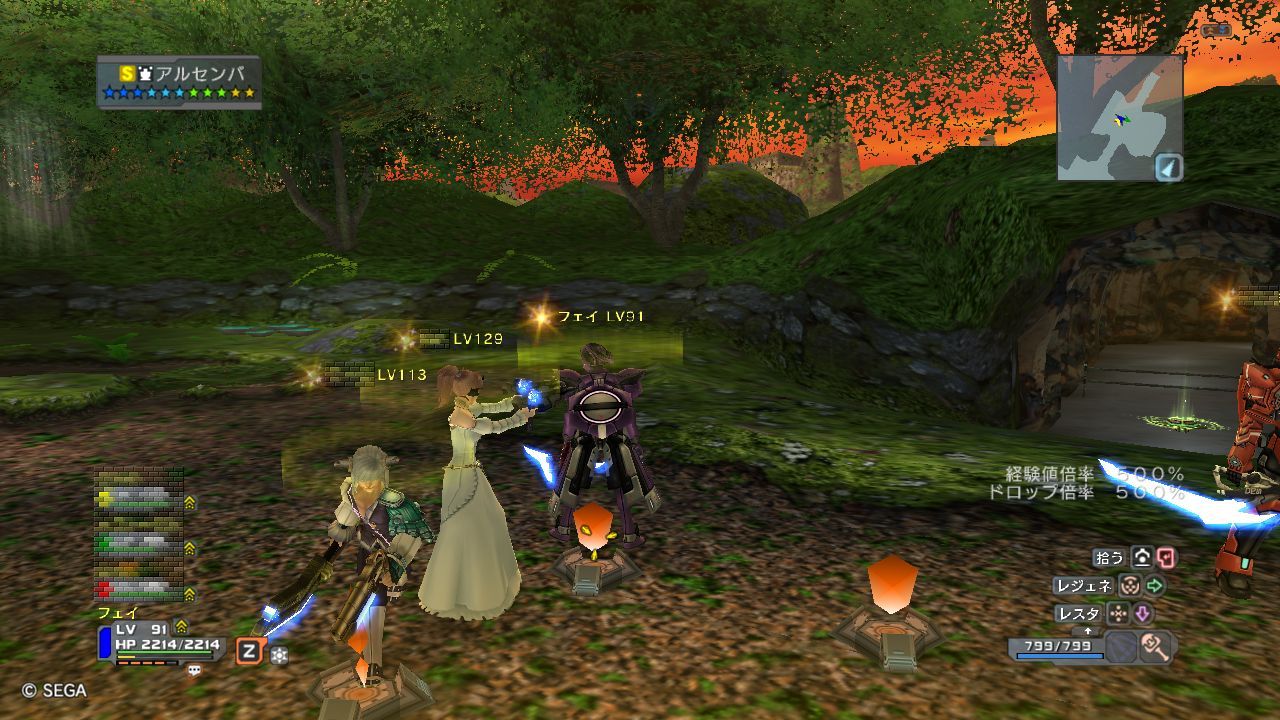1280x720 pixels.
Task: Click the grey gear icon beside Z
Action: pyautogui.click(x=279, y=655)
